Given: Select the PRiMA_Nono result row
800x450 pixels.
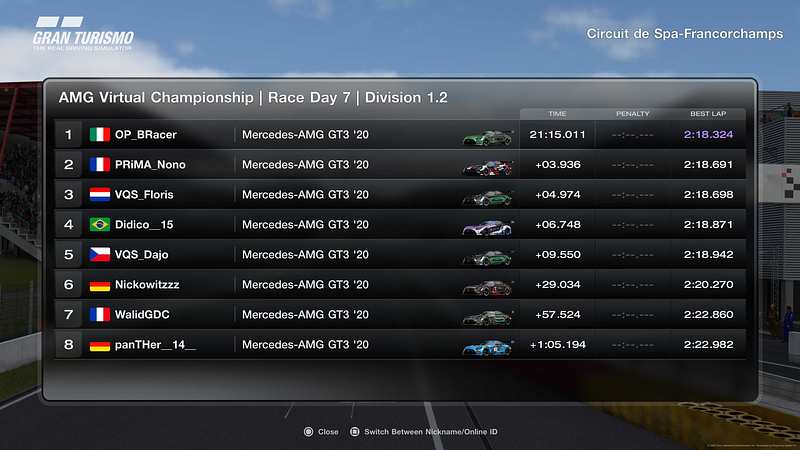Looking at the screenshot, I should point(400,164).
